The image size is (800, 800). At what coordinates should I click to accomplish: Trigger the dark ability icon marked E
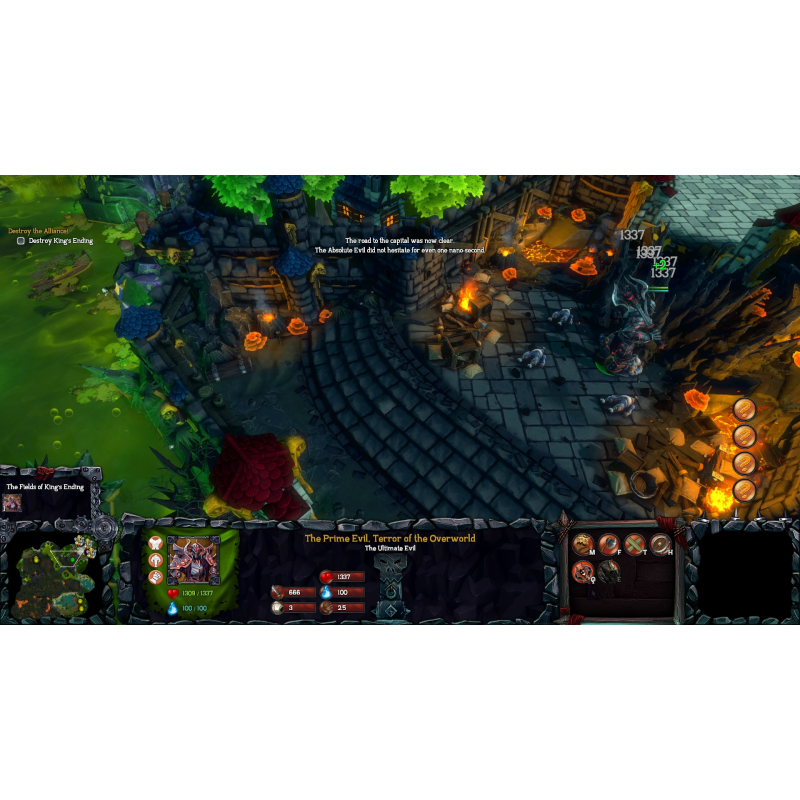(x=608, y=571)
